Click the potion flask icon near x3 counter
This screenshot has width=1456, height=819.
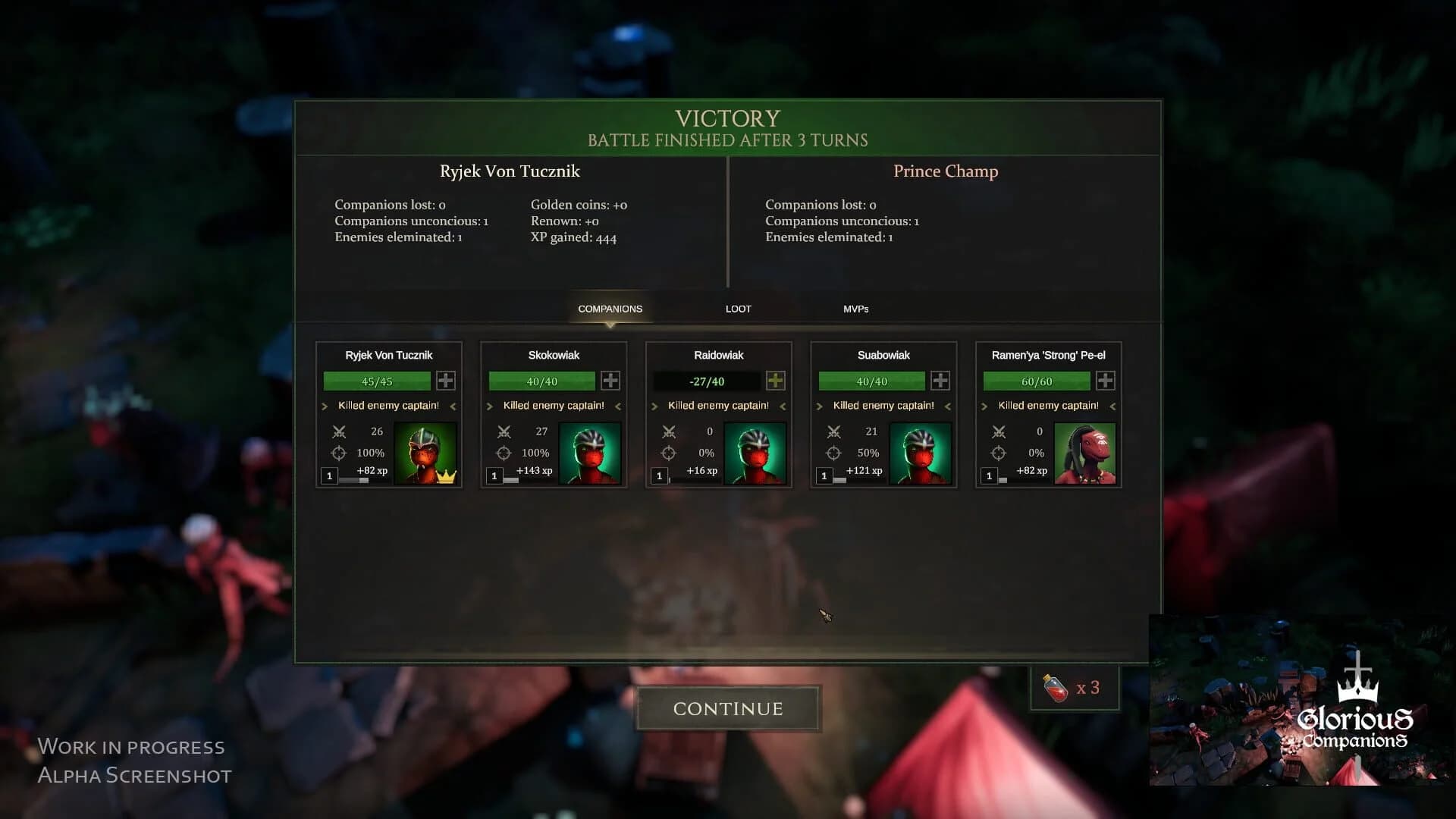click(1055, 687)
